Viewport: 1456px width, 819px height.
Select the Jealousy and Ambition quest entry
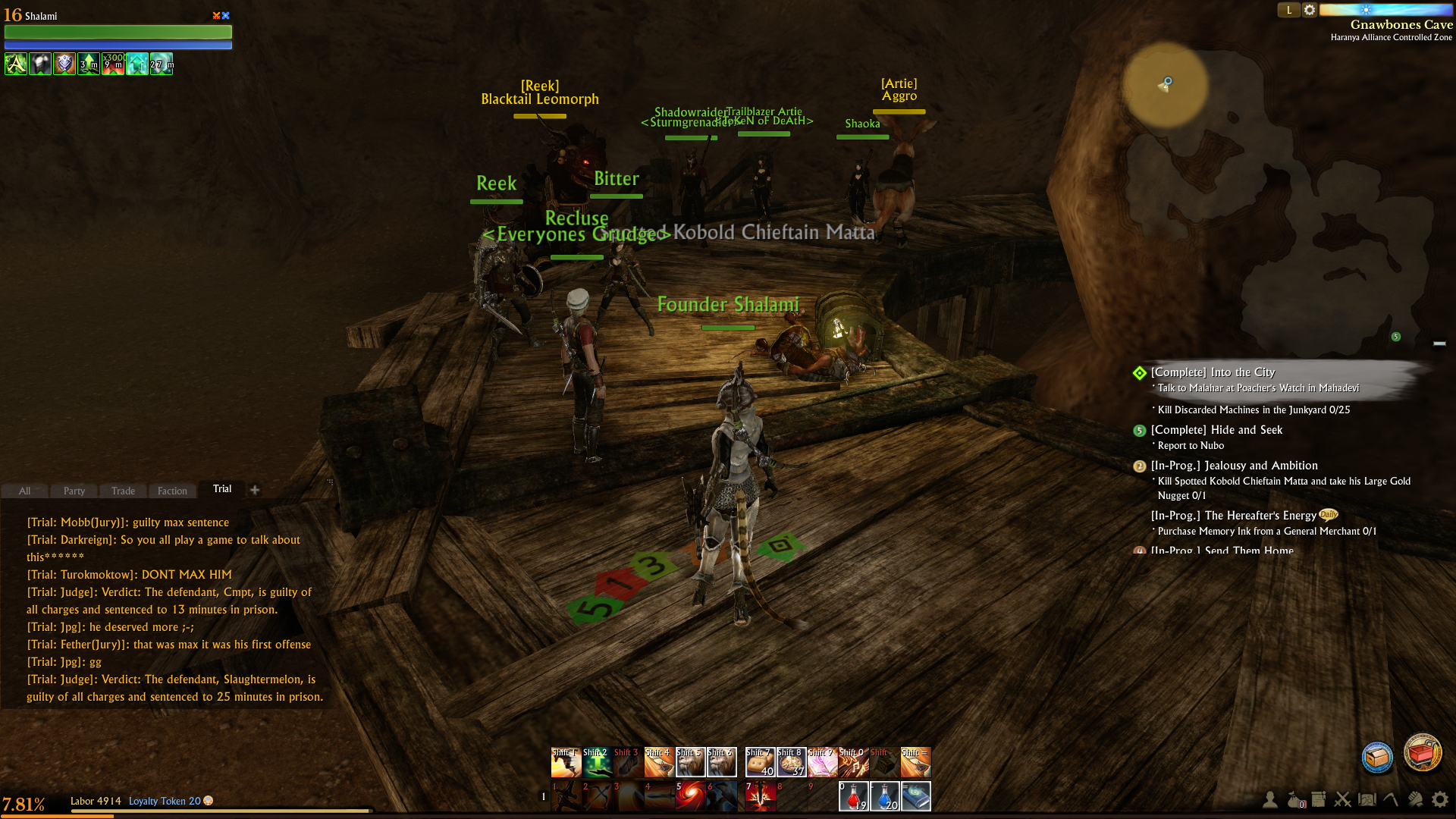[x=1234, y=466]
